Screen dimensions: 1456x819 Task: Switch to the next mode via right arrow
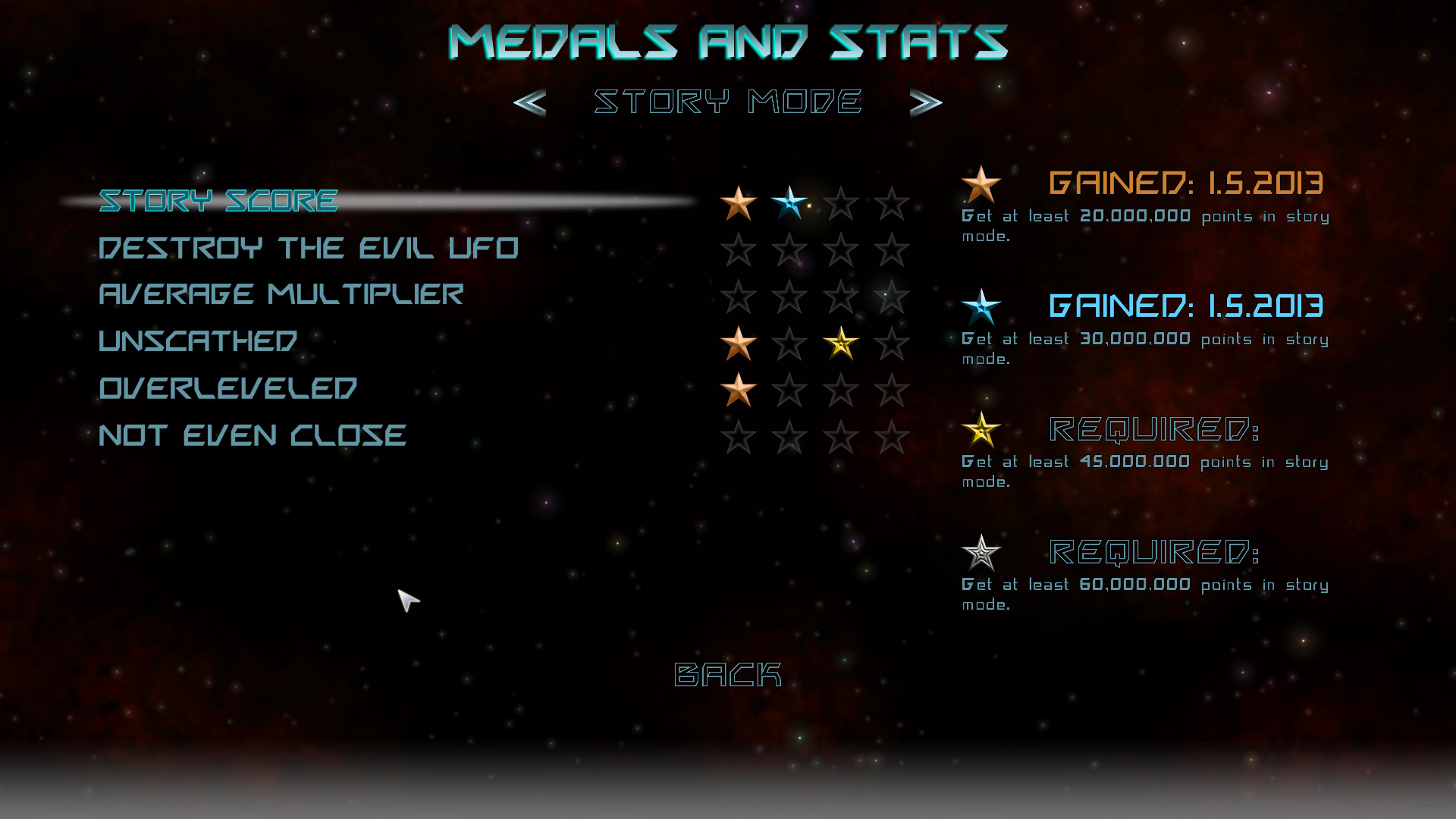click(x=924, y=101)
